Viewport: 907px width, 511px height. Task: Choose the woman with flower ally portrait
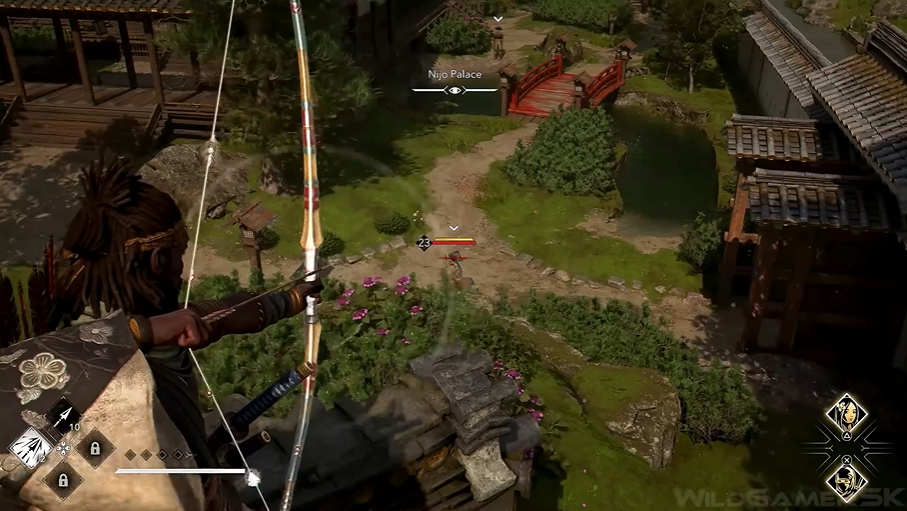846,411
